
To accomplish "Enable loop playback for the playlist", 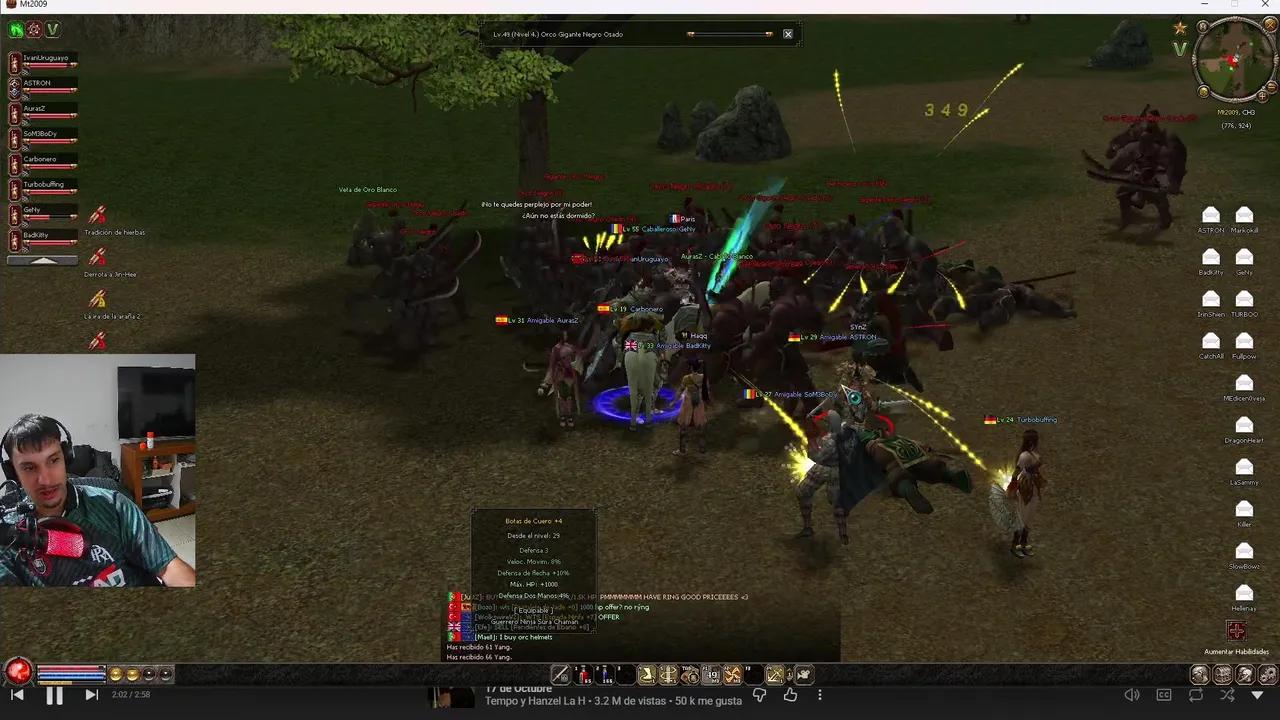I will click(1196, 695).
